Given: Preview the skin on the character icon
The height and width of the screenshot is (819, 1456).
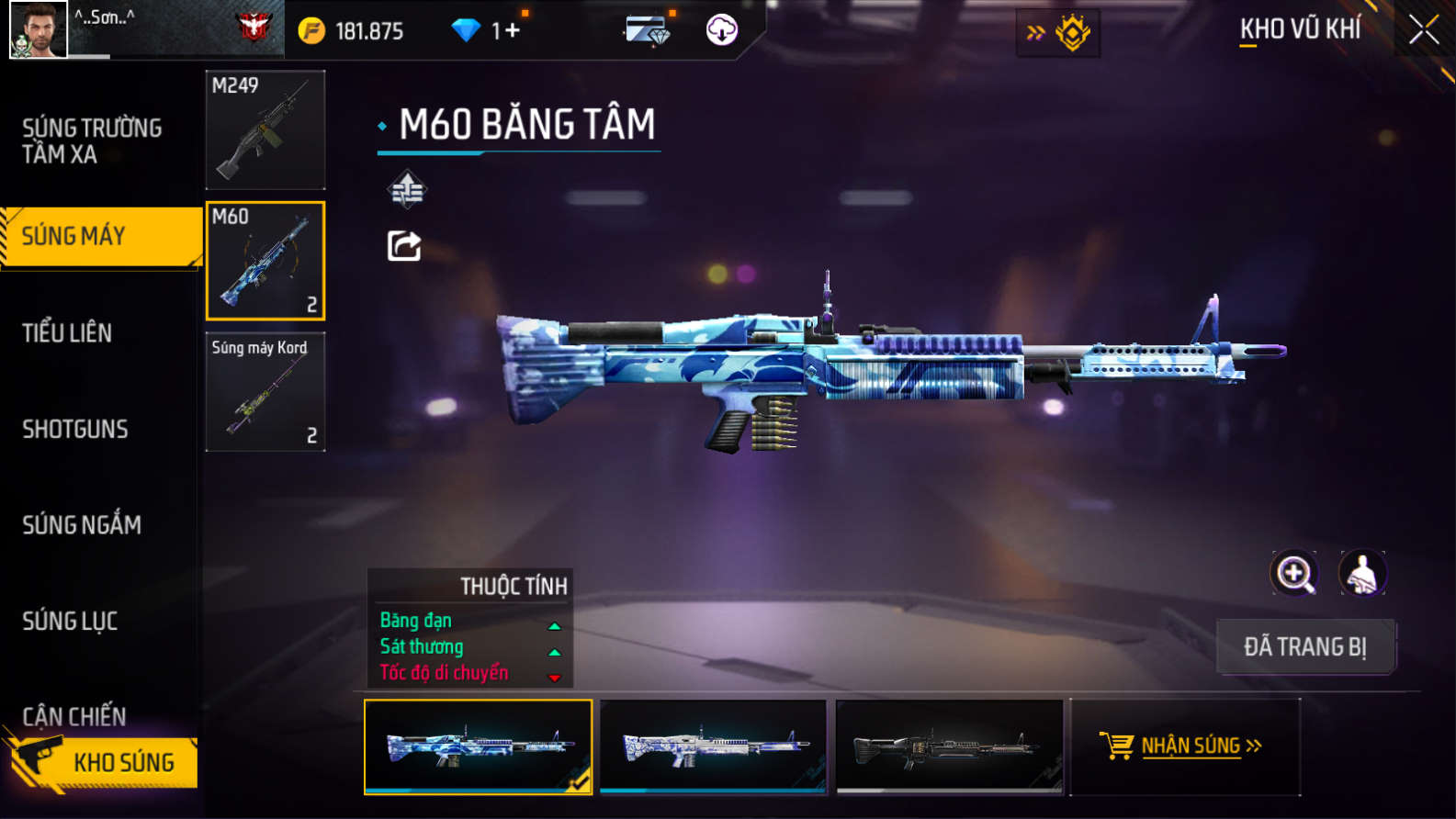Looking at the screenshot, I should tap(1362, 573).
